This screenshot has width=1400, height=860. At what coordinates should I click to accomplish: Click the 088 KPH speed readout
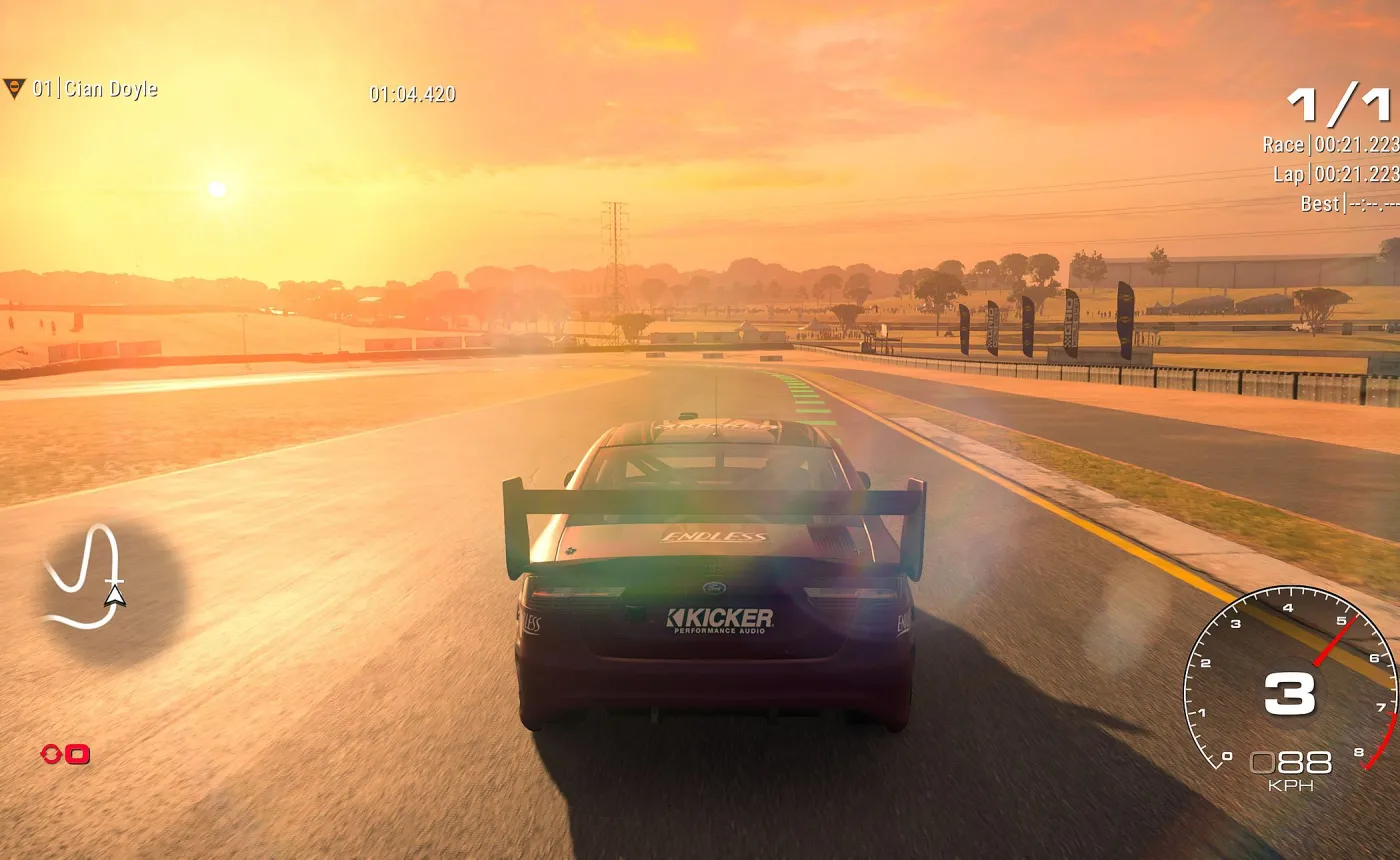1293,763
